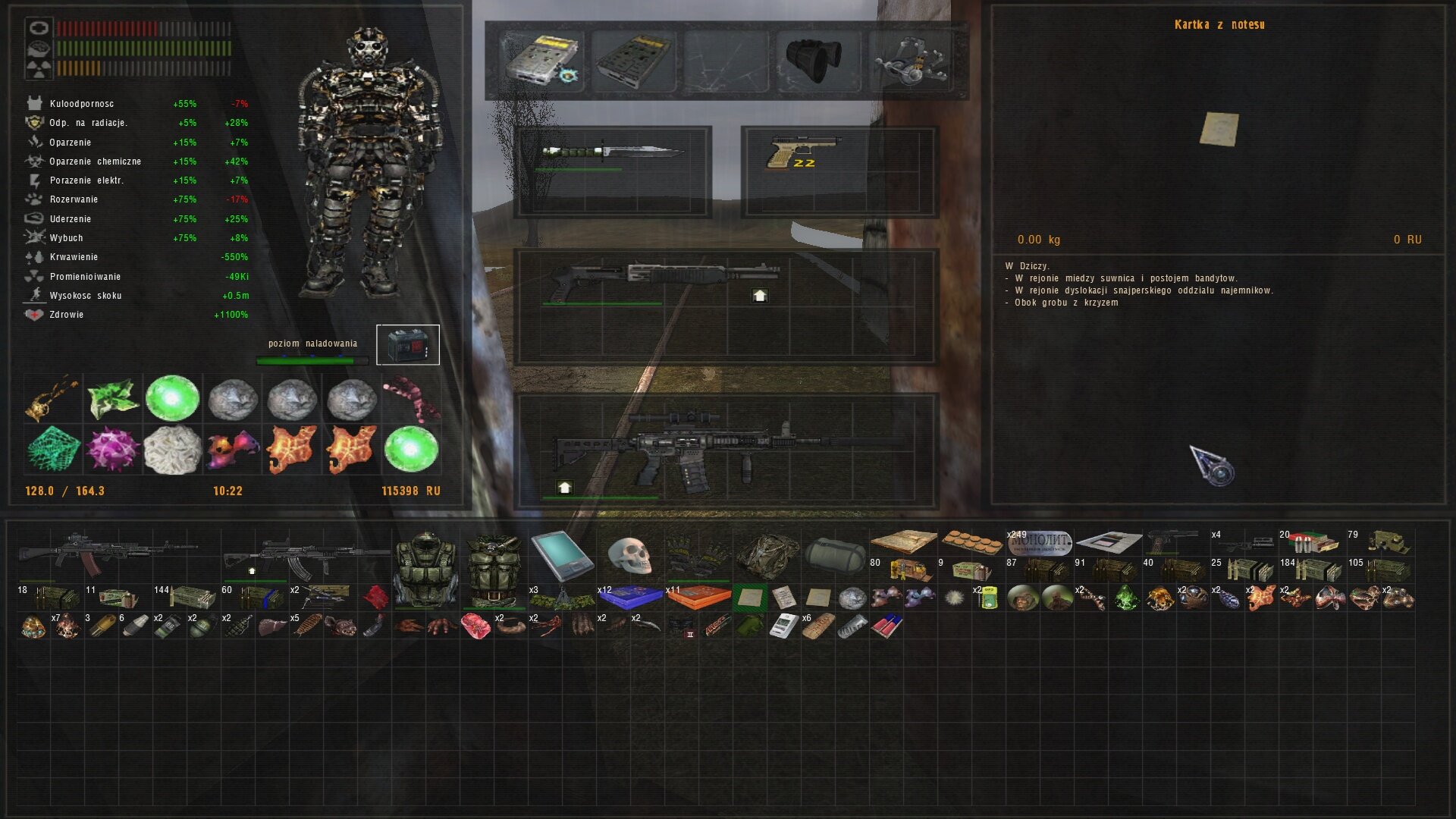
Task: Select the orange box stack of eleven
Action: (x=698, y=598)
